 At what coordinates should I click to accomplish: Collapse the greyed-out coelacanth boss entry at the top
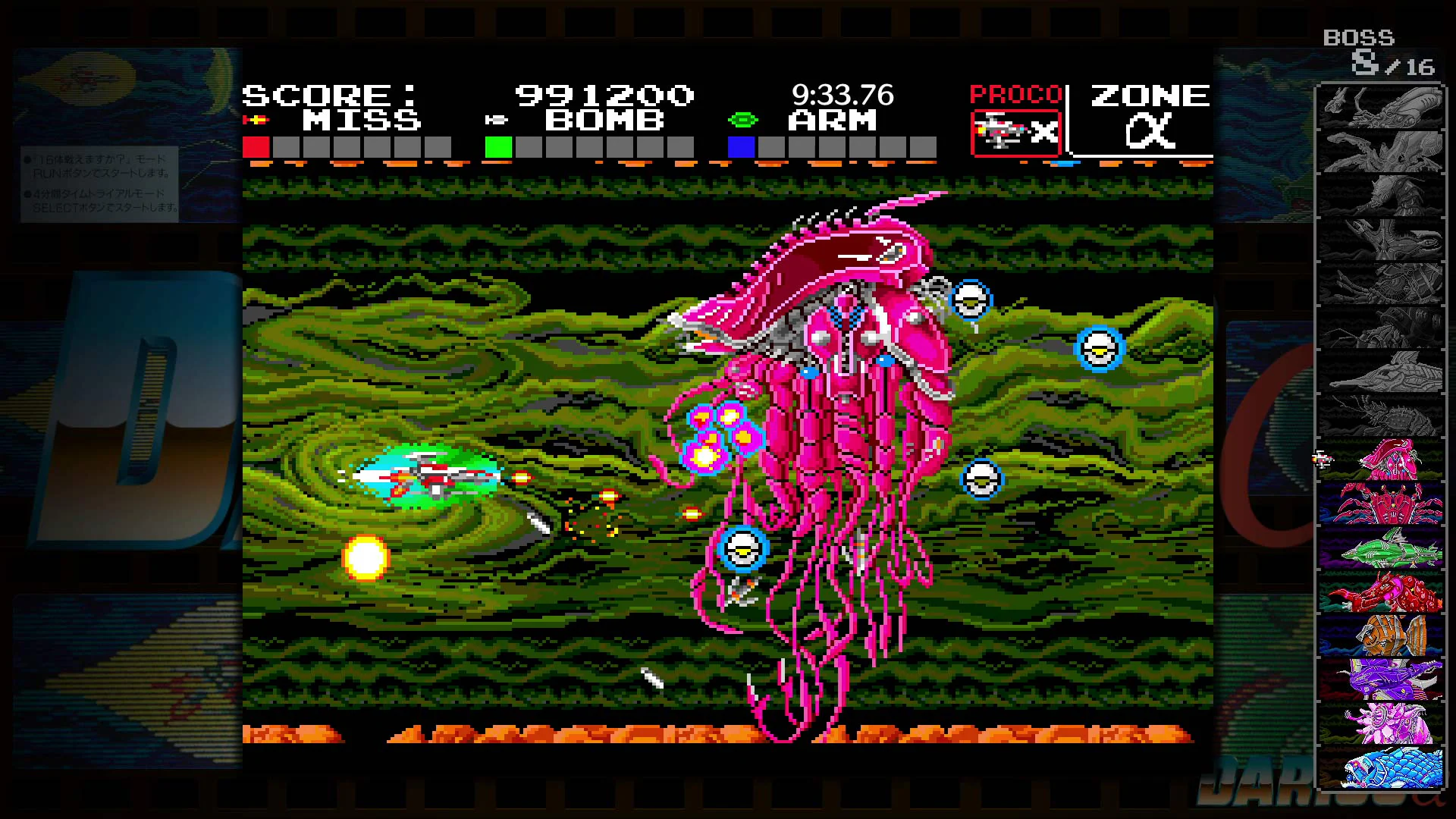(1382, 106)
